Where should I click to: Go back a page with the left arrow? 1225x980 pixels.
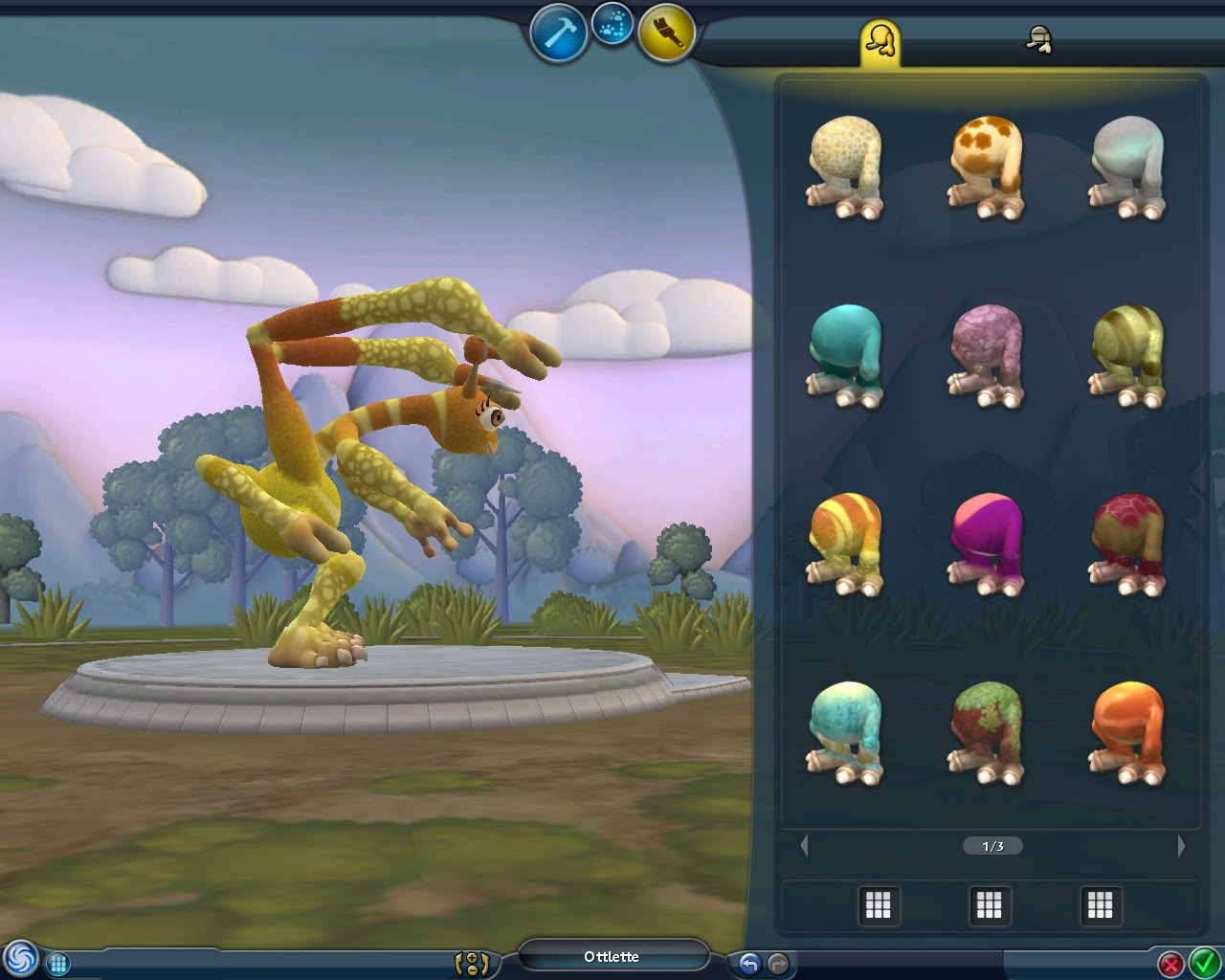coord(805,846)
